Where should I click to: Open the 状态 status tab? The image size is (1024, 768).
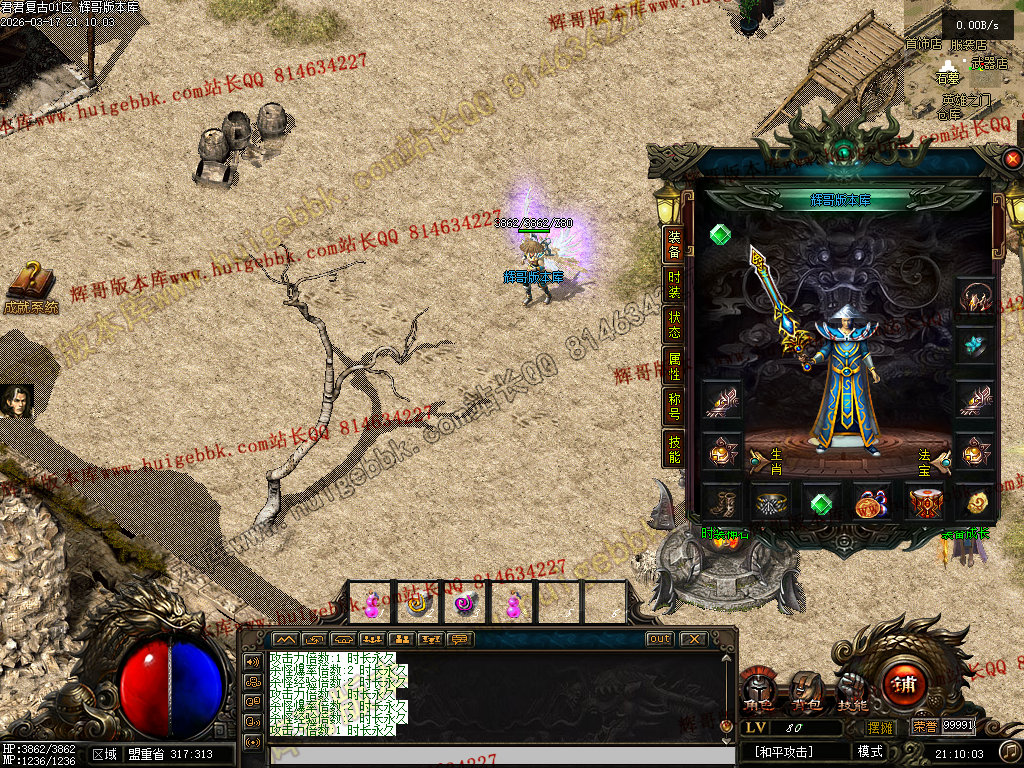(675, 325)
